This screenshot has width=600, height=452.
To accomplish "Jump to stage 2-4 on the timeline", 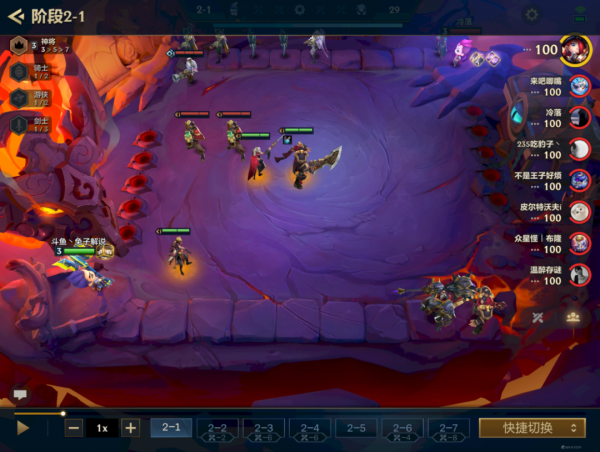I will coord(309,428).
